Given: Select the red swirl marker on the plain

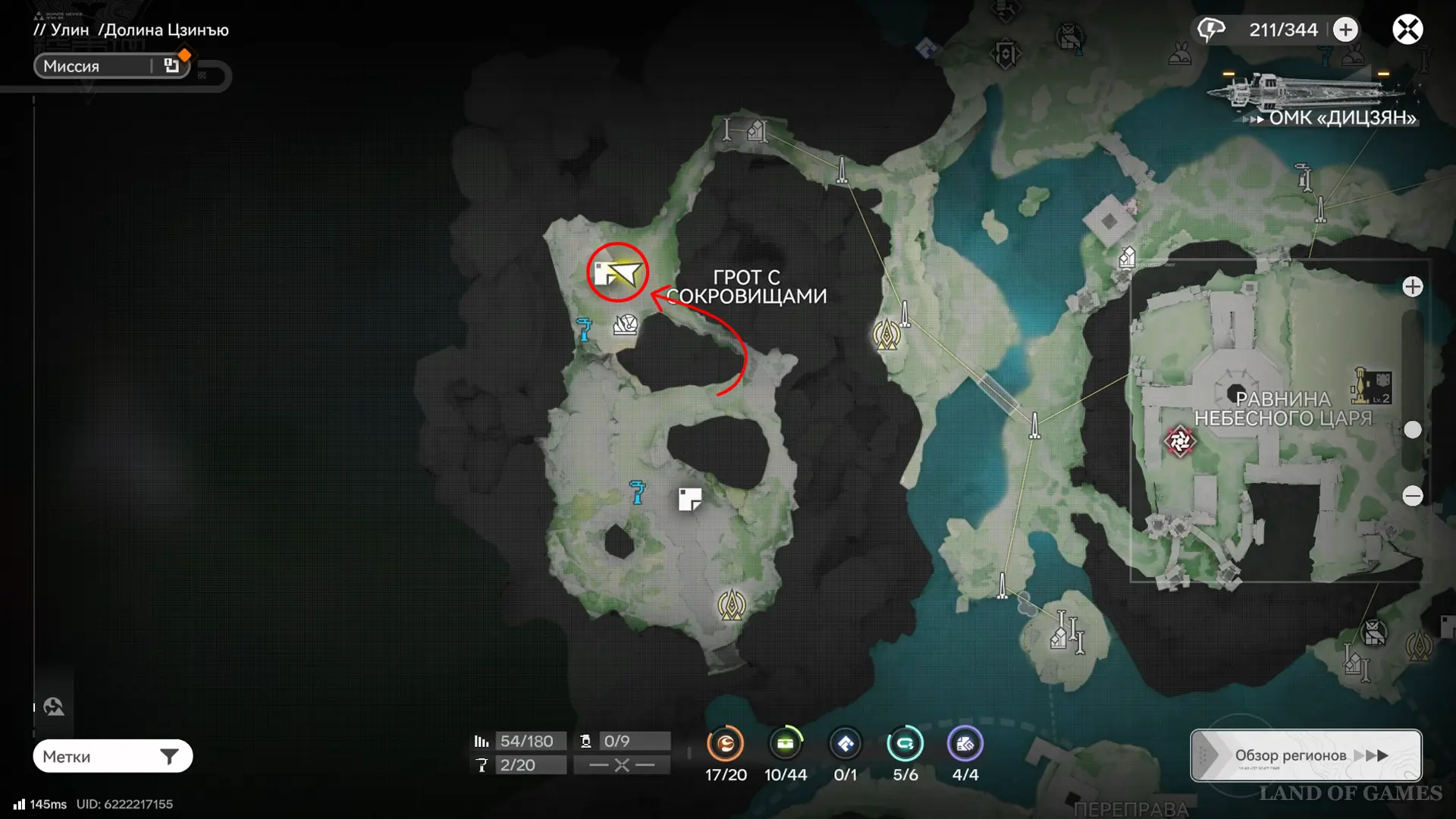Looking at the screenshot, I should (x=1179, y=441).
